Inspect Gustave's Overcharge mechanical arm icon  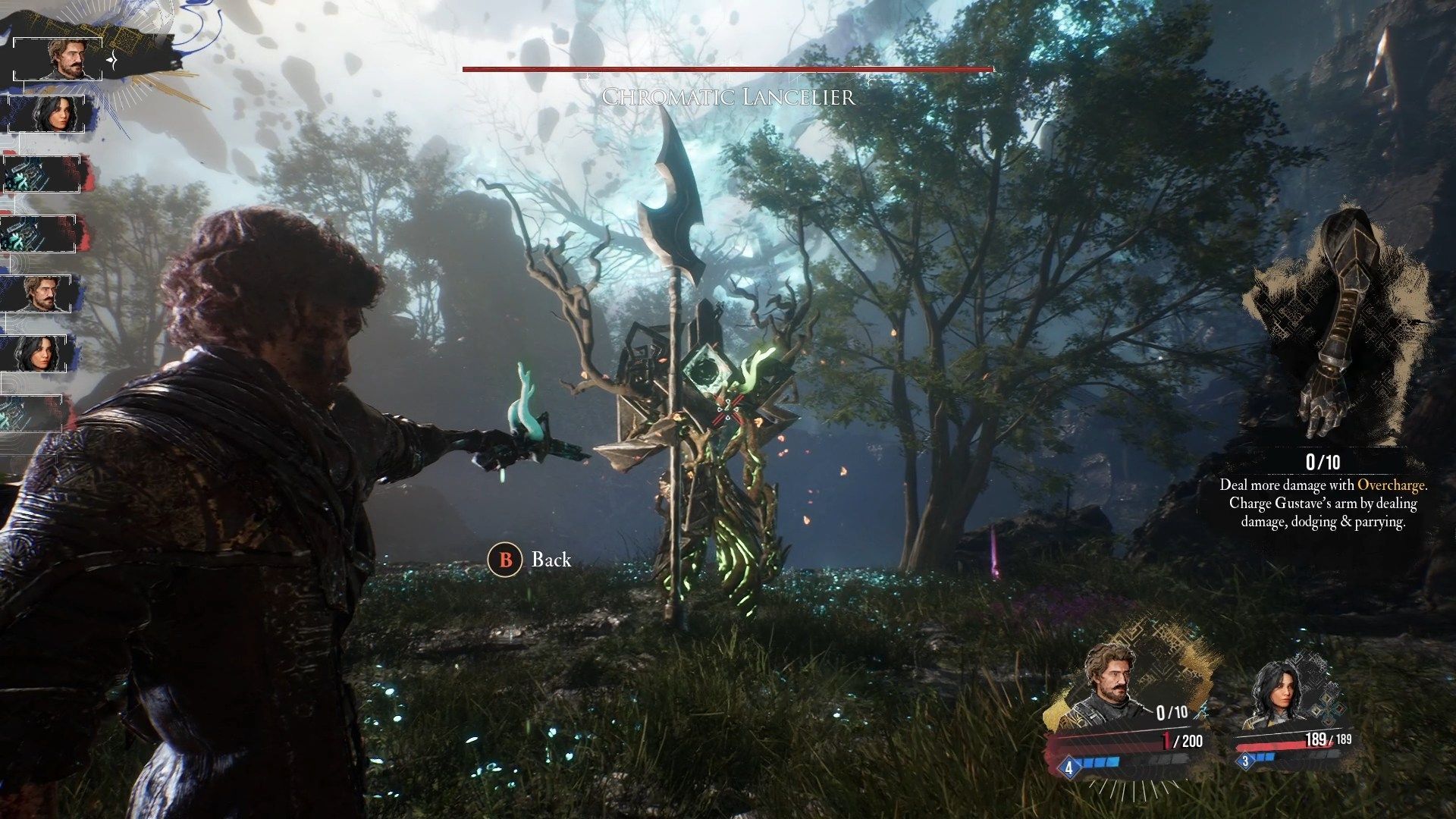(x=1335, y=326)
